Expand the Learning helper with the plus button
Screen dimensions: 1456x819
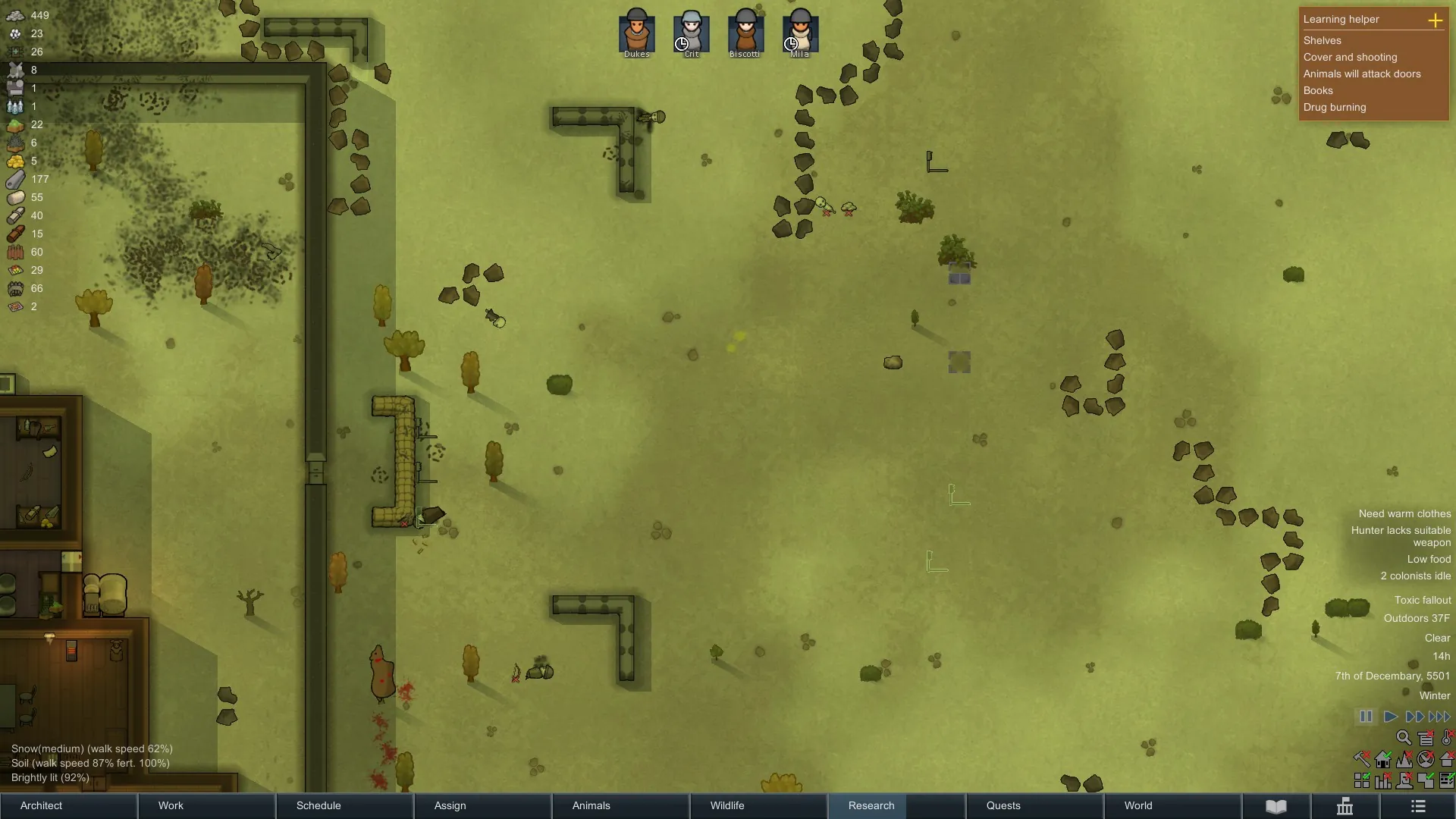click(1435, 20)
